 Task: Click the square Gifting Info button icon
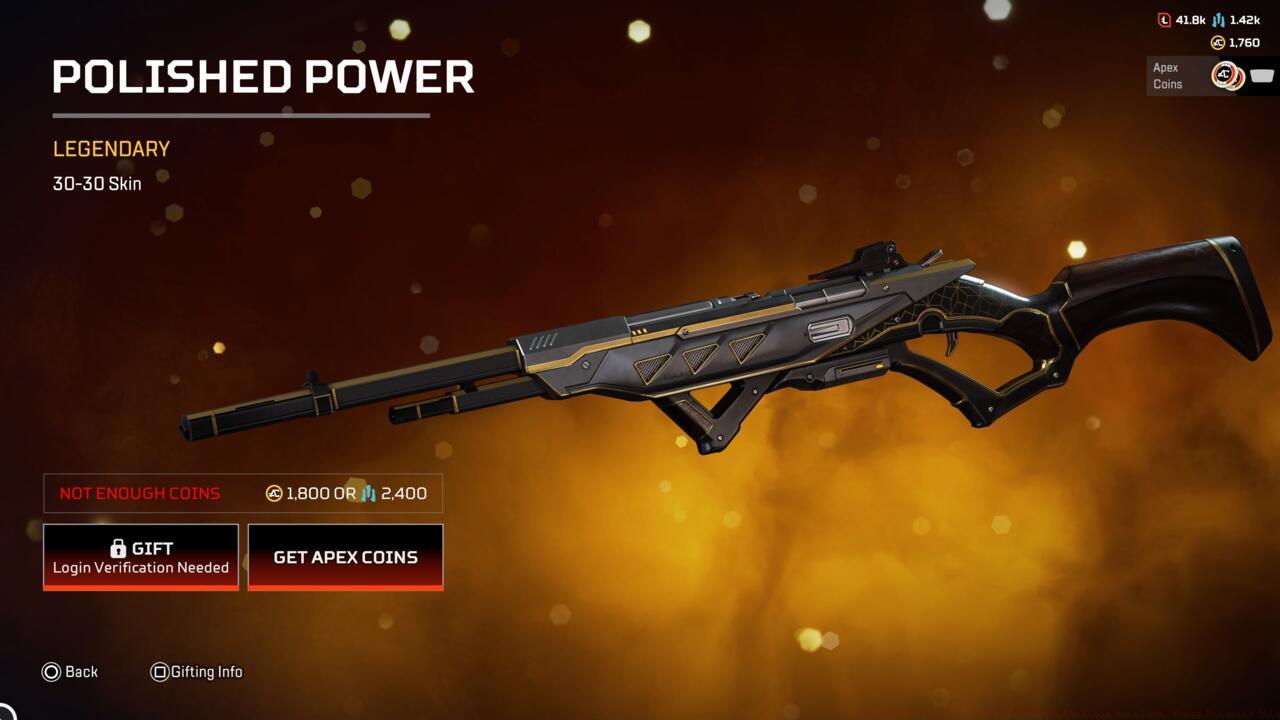pyautogui.click(x=160, y=671)
